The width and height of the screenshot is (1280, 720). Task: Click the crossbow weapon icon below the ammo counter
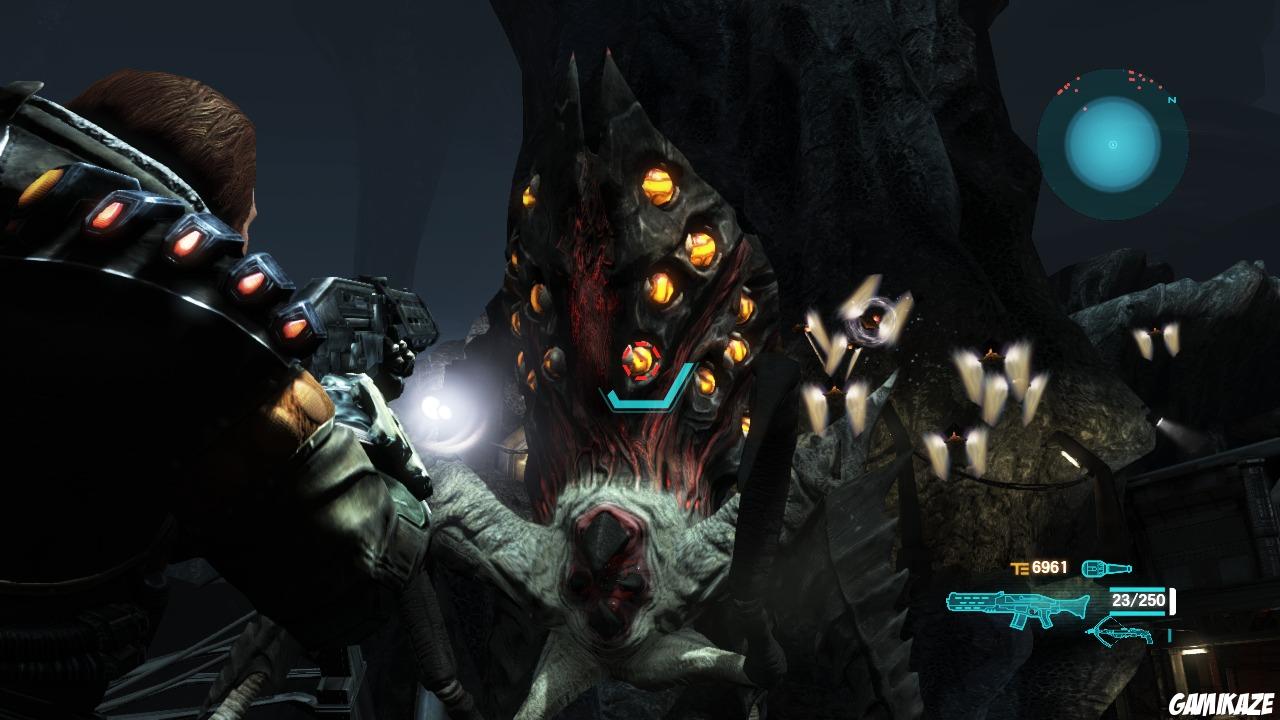coord(1119,633)
